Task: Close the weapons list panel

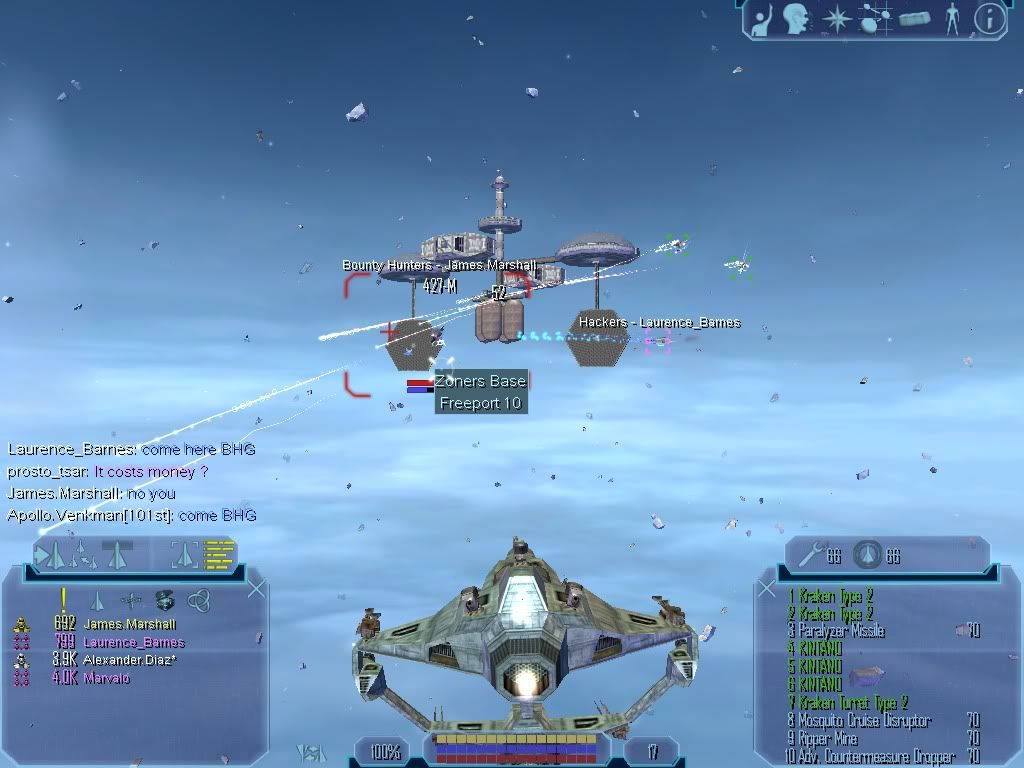Action: [x=767, y=589]
